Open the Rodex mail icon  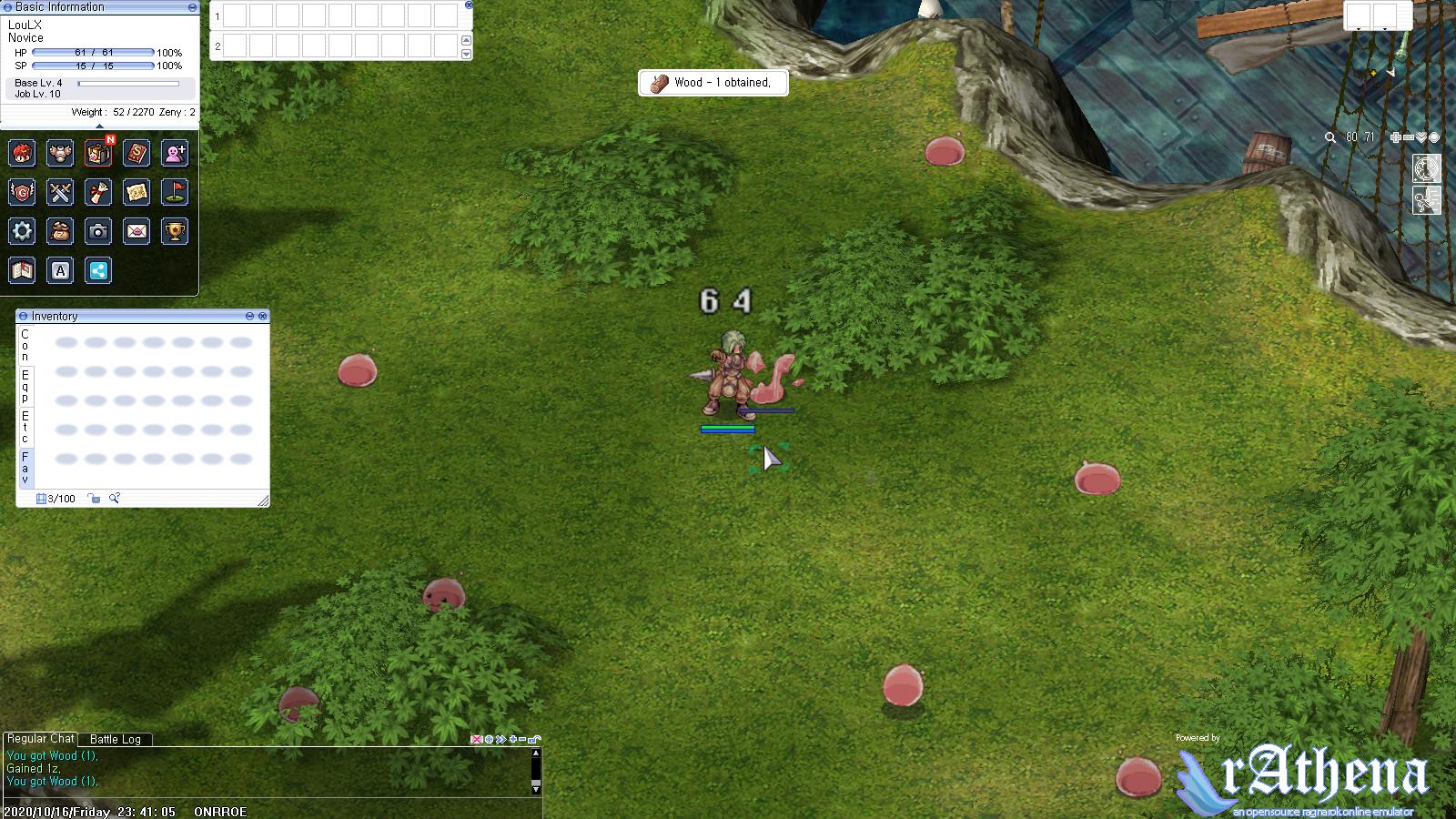pos(136,231)
